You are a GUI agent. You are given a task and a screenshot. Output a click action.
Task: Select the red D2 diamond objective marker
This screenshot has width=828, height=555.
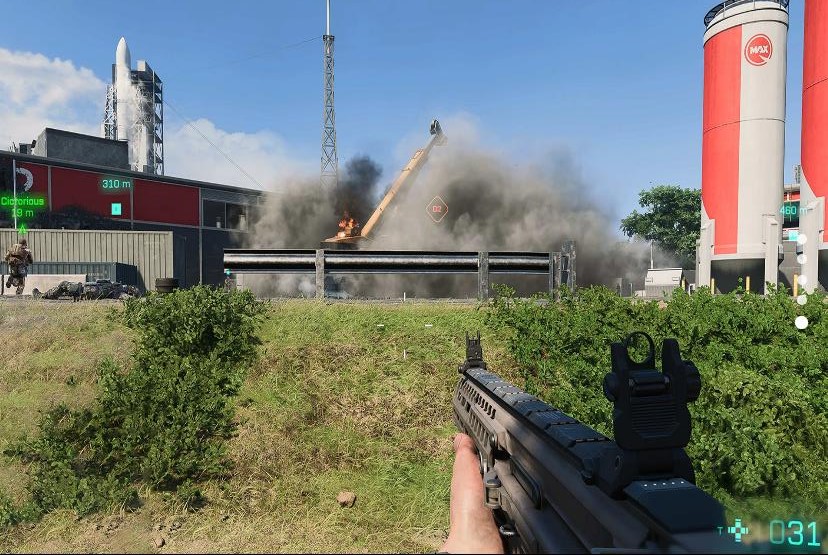pos(436,209)
